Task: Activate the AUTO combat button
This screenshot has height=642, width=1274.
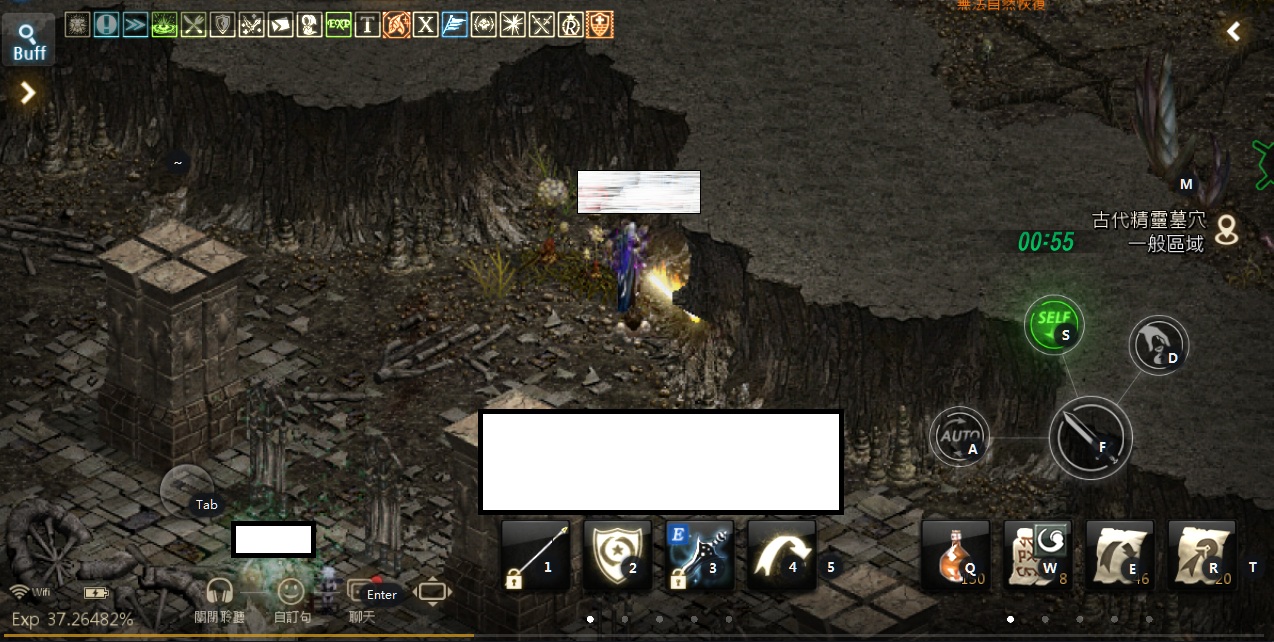Action: (960, 438)
